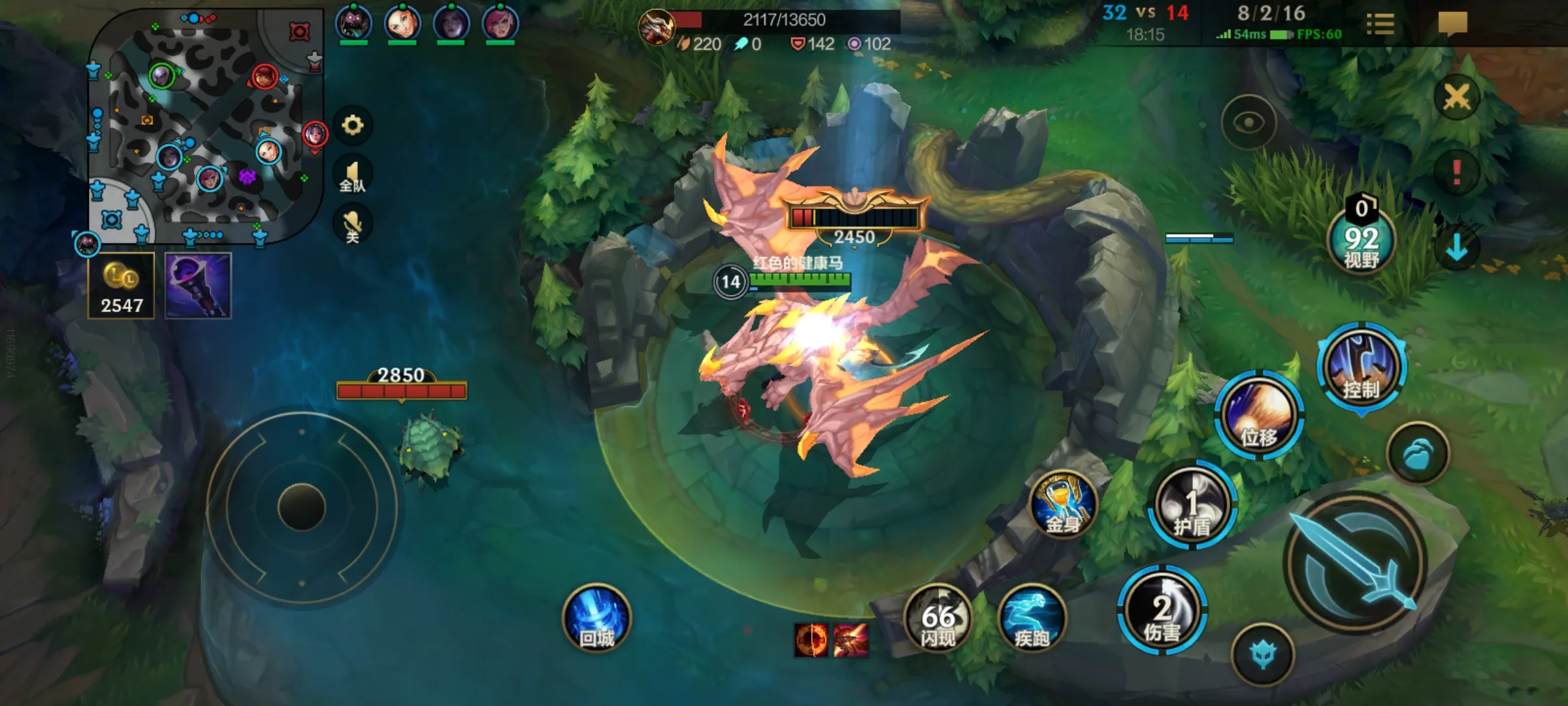Open the minimap
The width and height of the screenshot is (1568, 706).
(206, 126)
